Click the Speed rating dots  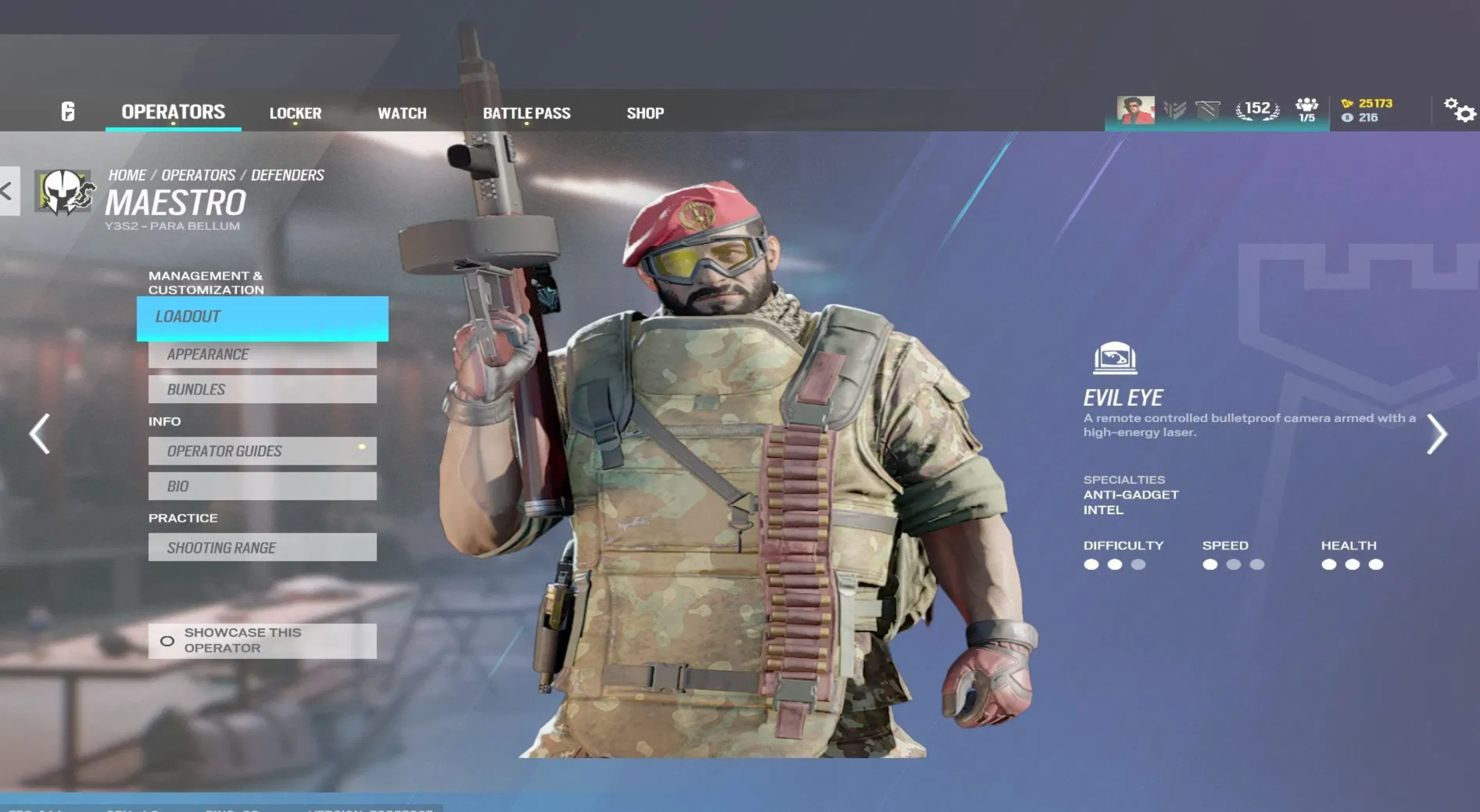click(1234, 565)
